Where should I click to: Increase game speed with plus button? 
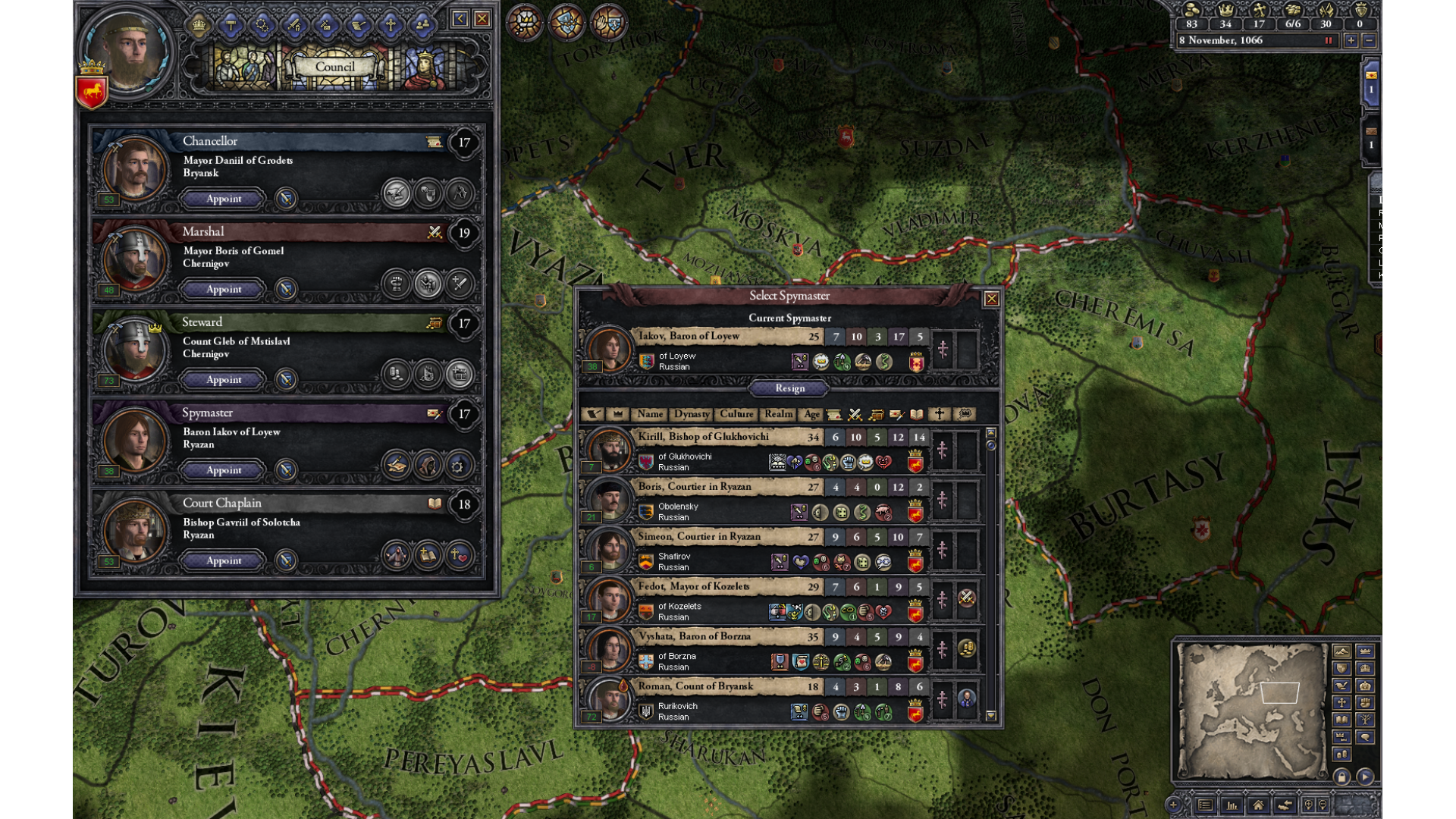pos(1351,41)
